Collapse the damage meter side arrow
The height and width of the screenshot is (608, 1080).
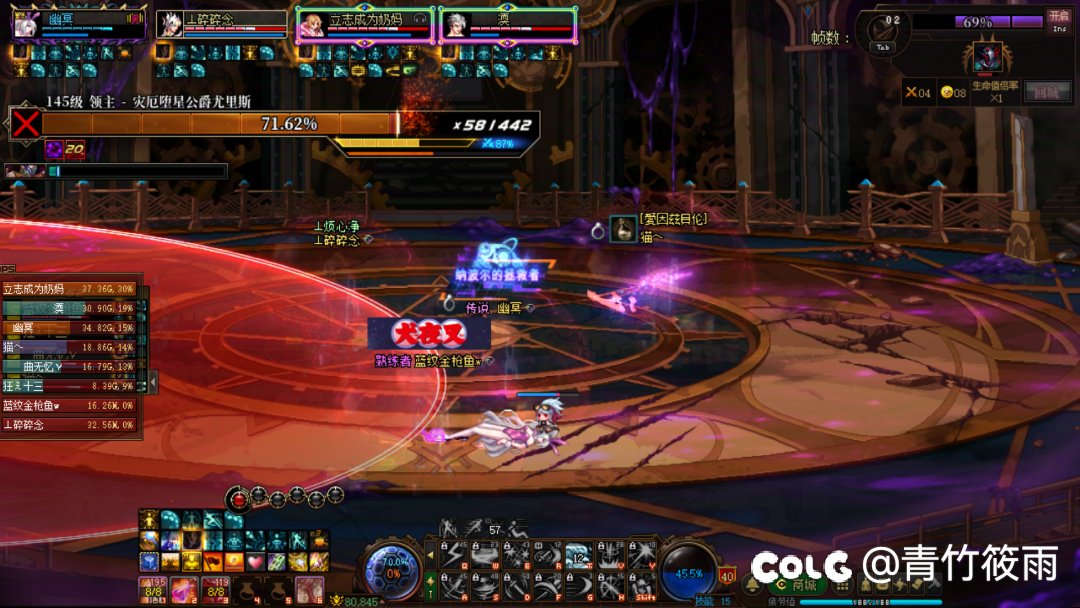tap(153, 382)
